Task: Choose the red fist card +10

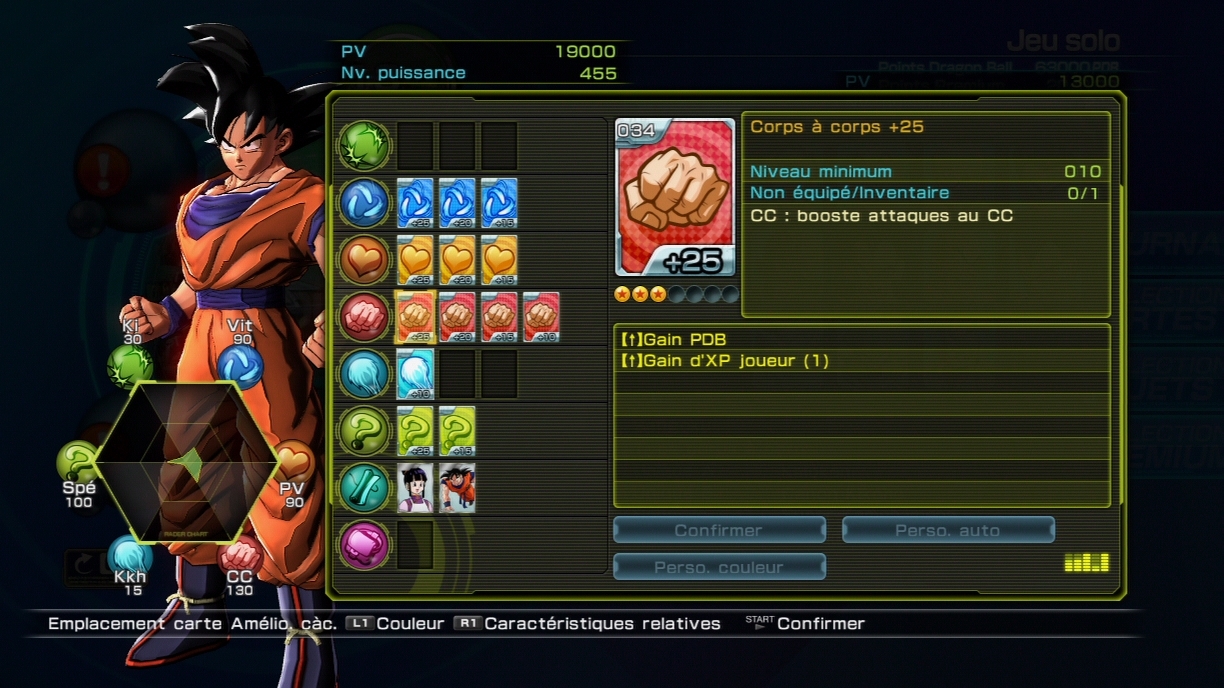Action: coord(541,317)
